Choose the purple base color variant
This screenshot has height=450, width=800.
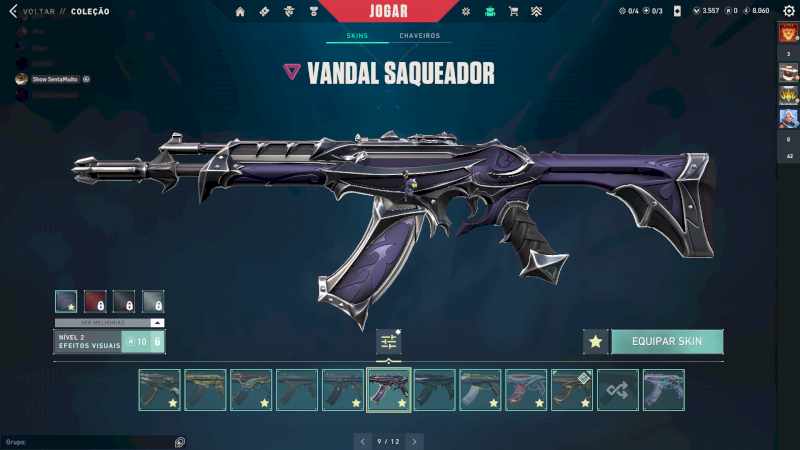pyautogui.click(x=66, y=301)
